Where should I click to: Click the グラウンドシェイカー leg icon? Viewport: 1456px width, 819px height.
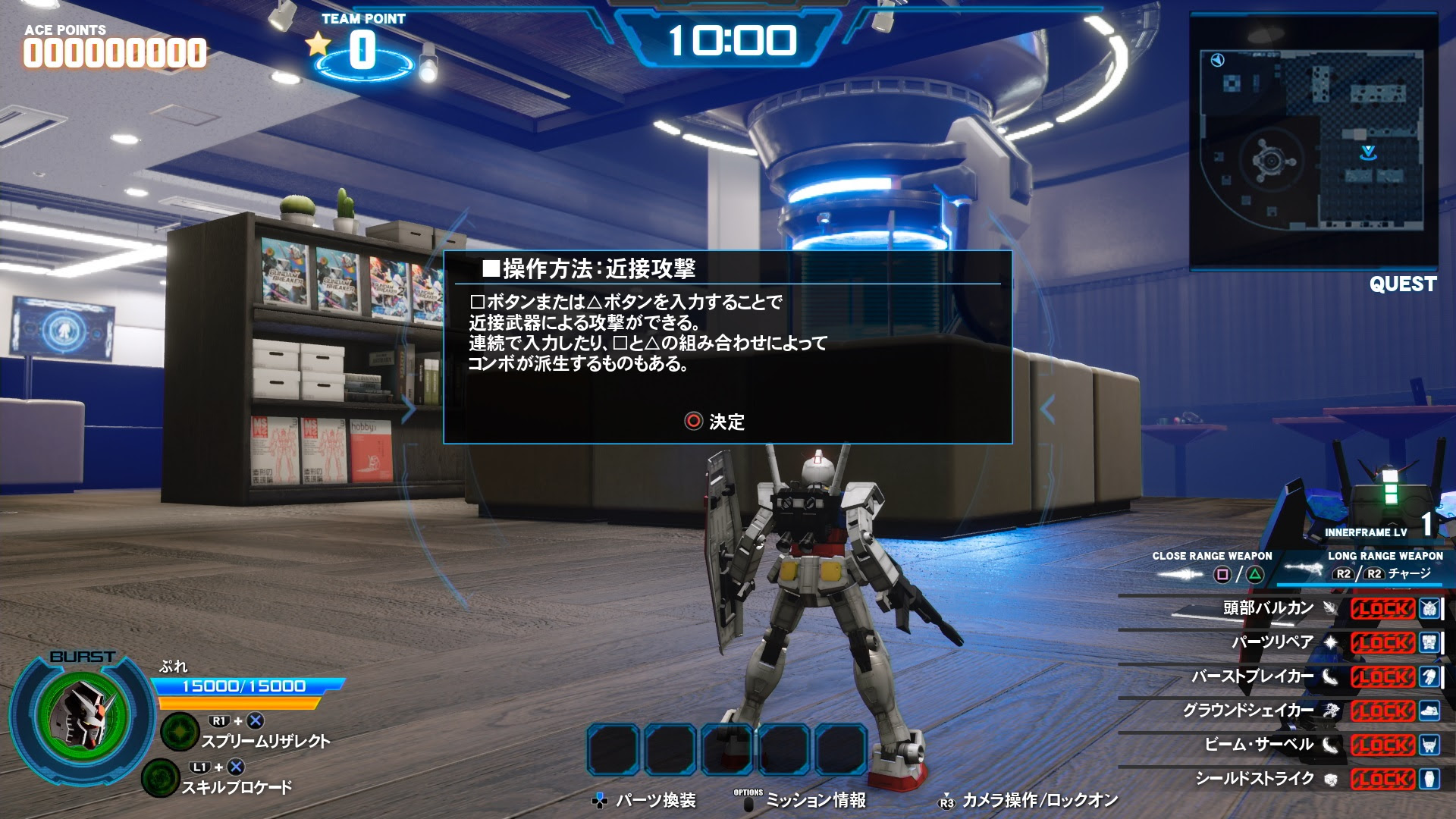click(x=1429, y=711)
